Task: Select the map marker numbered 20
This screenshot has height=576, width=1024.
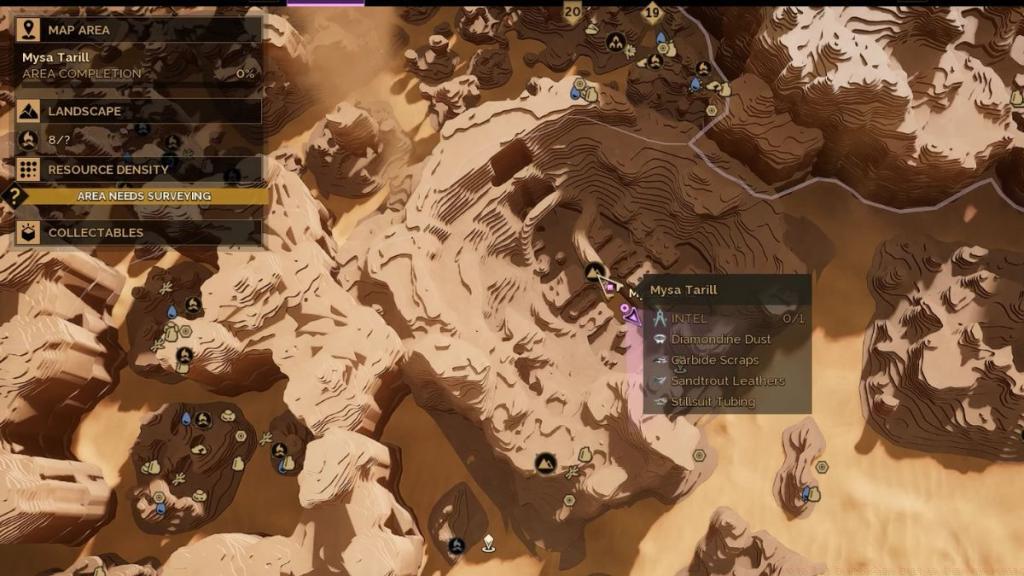Action: pyautogui.click(x=572, y=12)
